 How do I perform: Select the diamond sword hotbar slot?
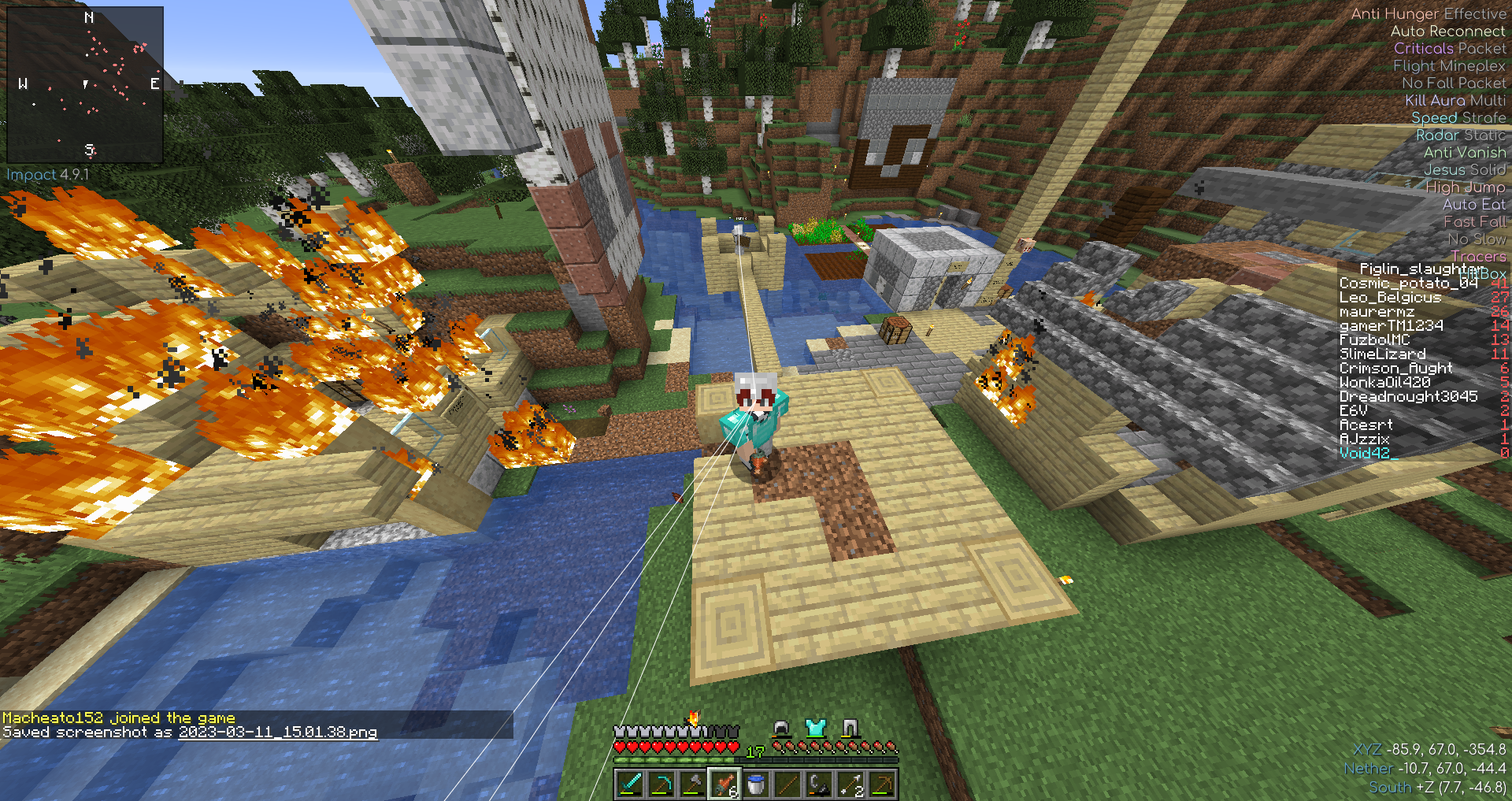click(630, 784)
